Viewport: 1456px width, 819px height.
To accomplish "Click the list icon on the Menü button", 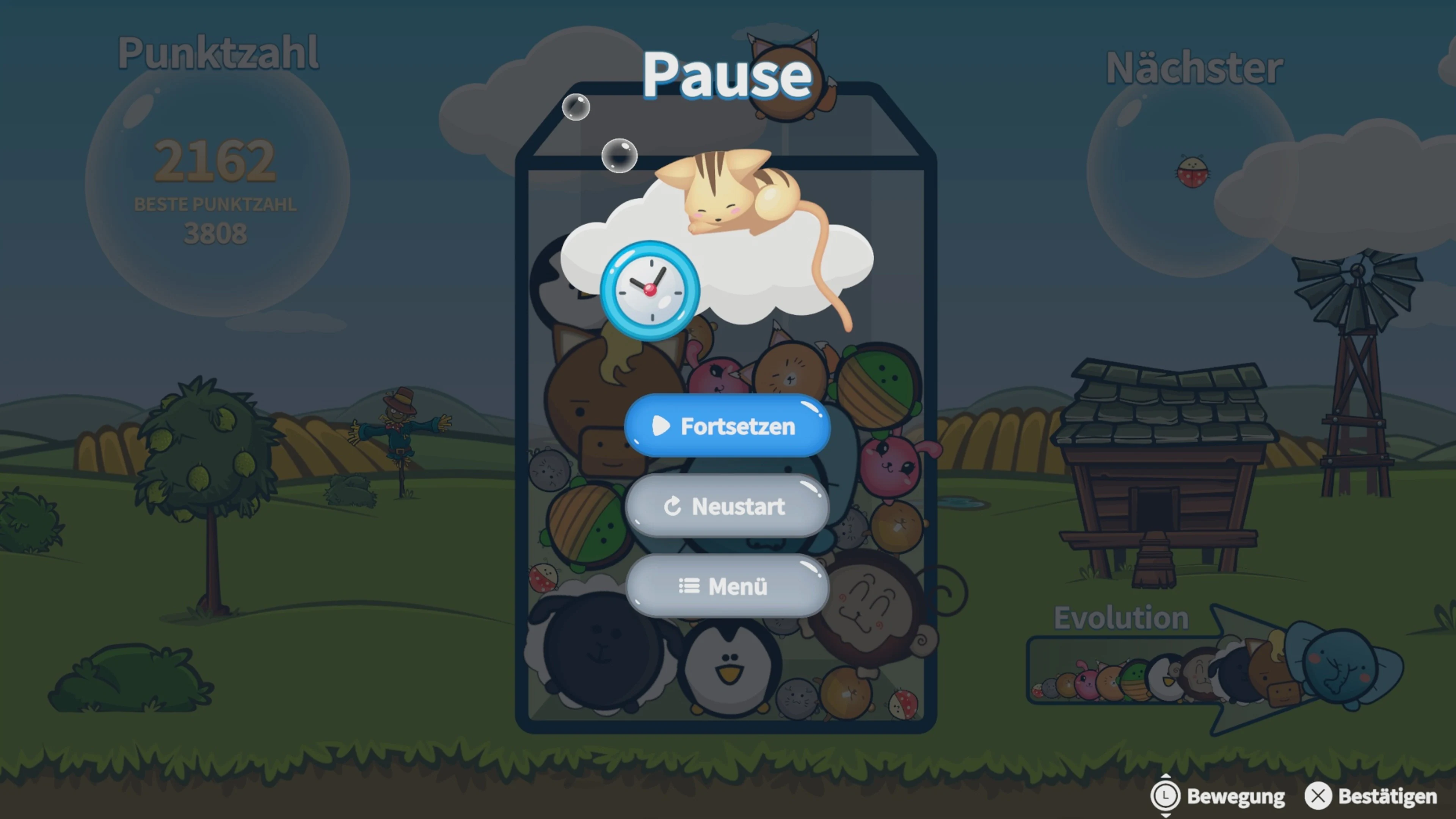I will coord(689,587).
